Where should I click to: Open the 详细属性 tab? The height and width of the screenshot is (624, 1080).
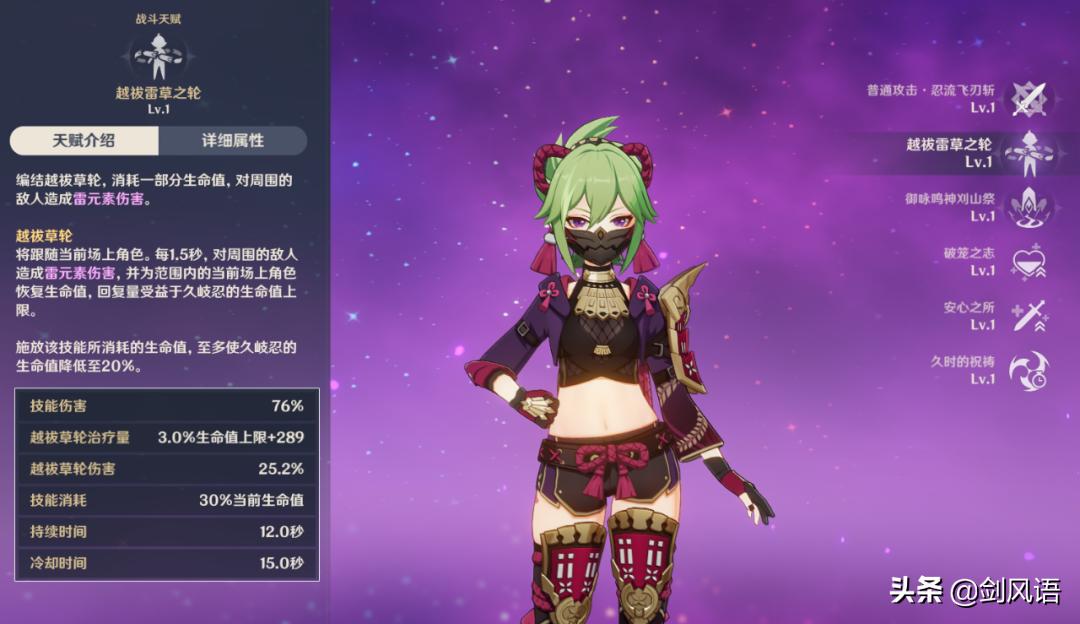click(232, 141)
